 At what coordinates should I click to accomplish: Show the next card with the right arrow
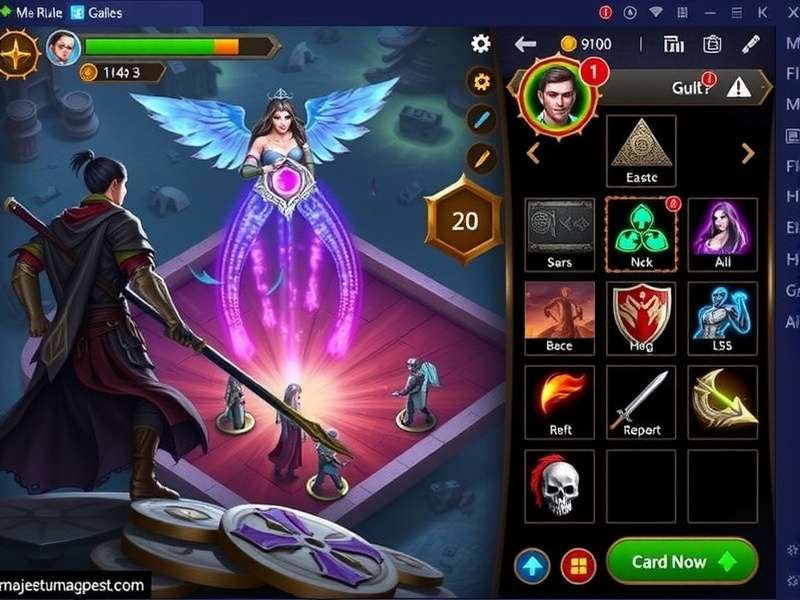747,153
